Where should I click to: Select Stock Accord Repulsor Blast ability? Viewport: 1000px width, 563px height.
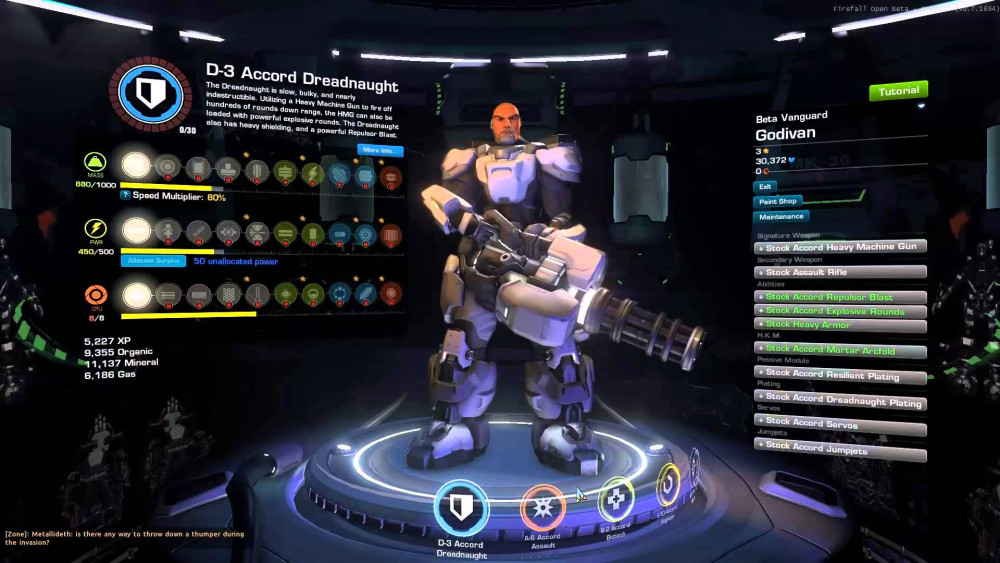[x=840, y=297]
